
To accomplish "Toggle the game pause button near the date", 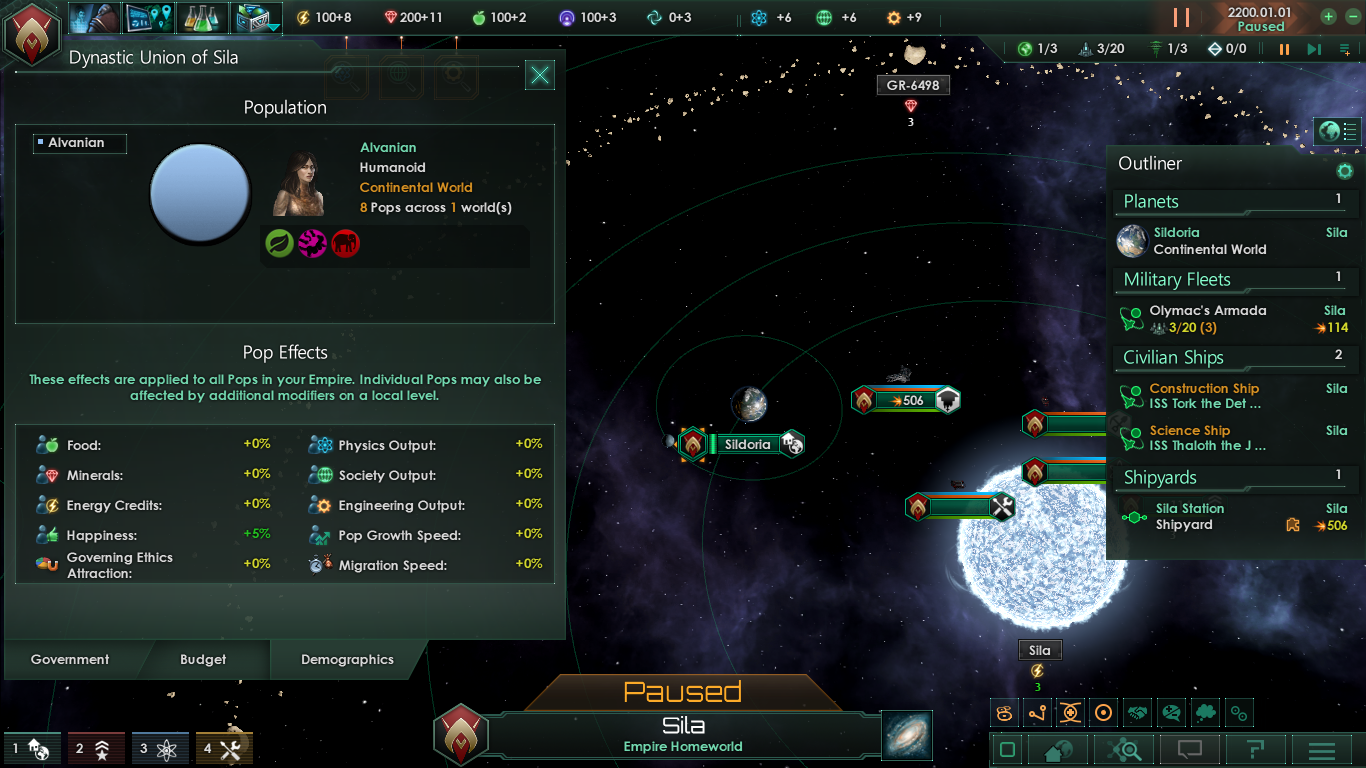I will 1181,18.
